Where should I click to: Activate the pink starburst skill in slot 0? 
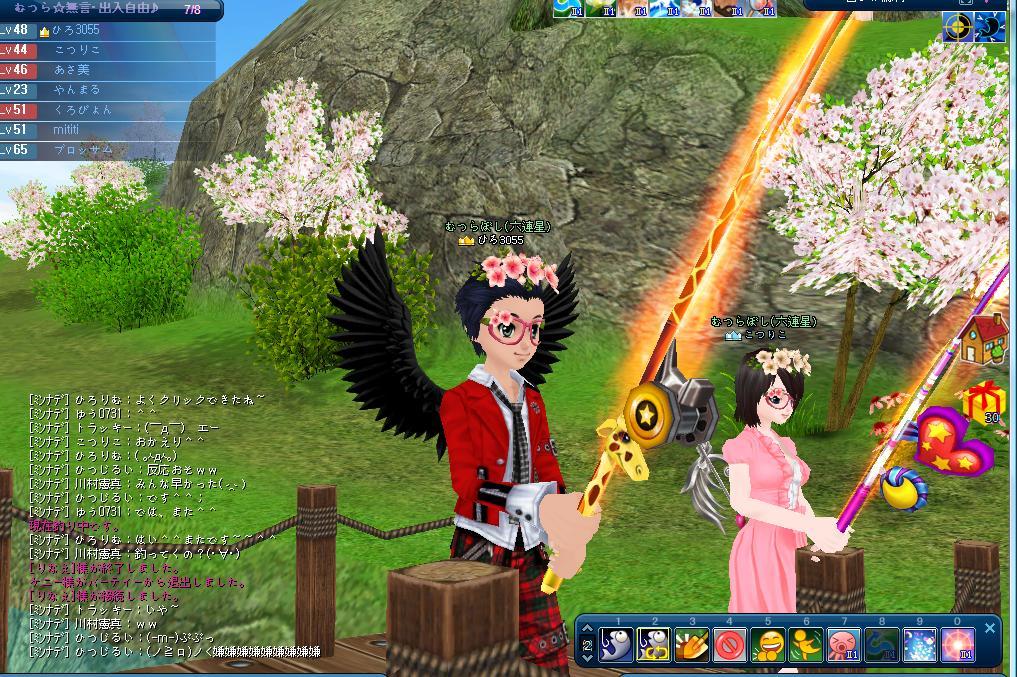pos(958,645)
